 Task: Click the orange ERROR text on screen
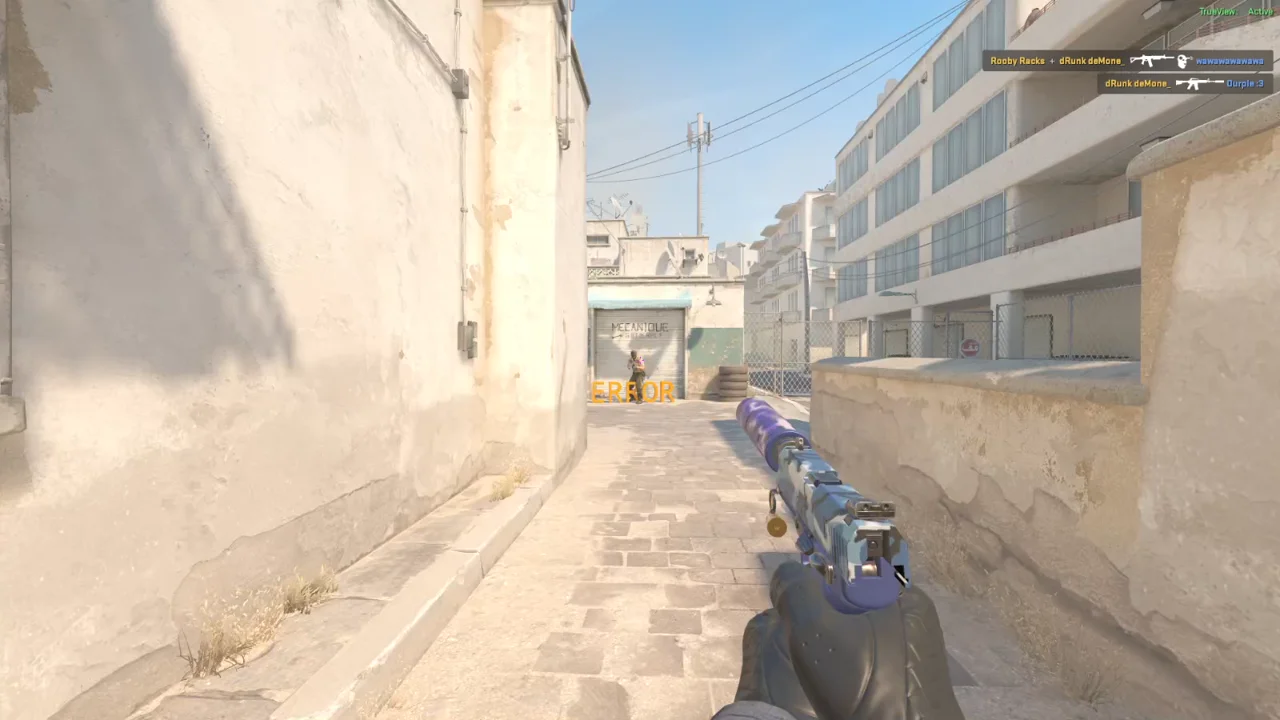pyautogui.click(x=633, y=392)
